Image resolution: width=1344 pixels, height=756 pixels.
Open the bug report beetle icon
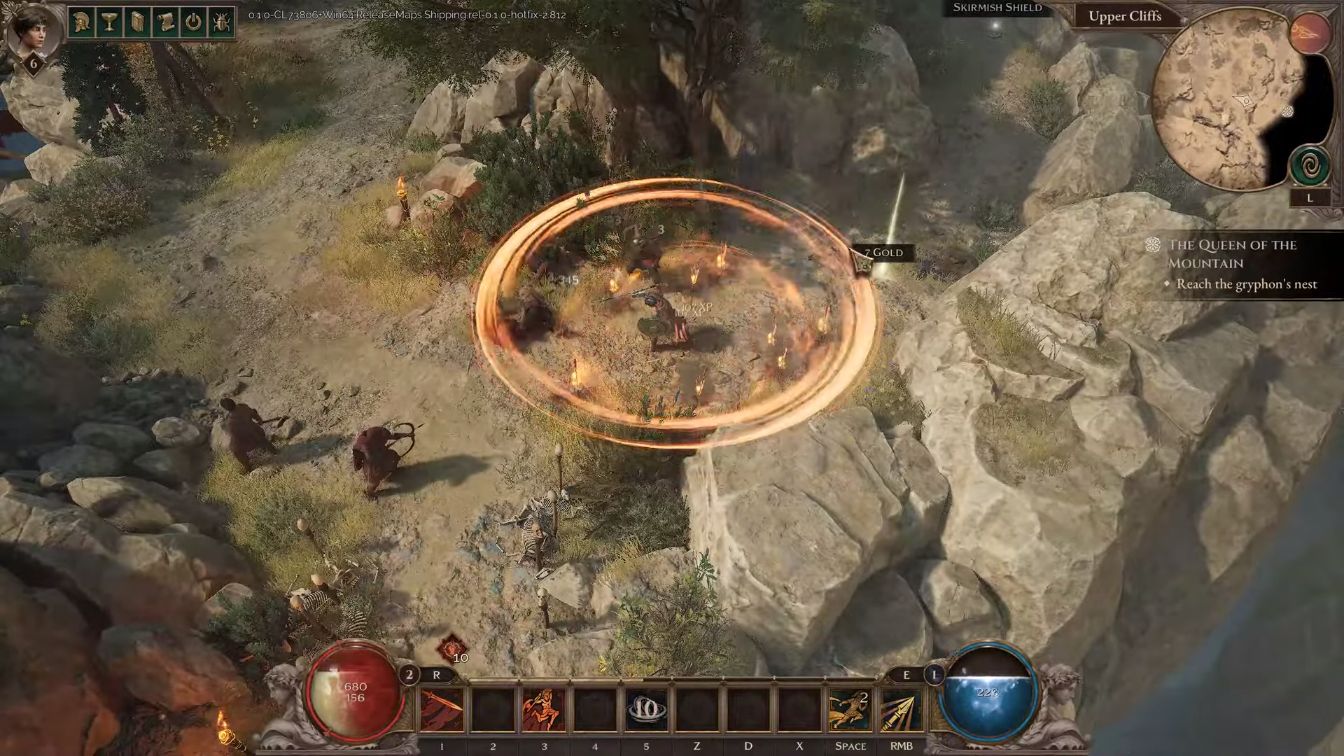tap(221, 22)
